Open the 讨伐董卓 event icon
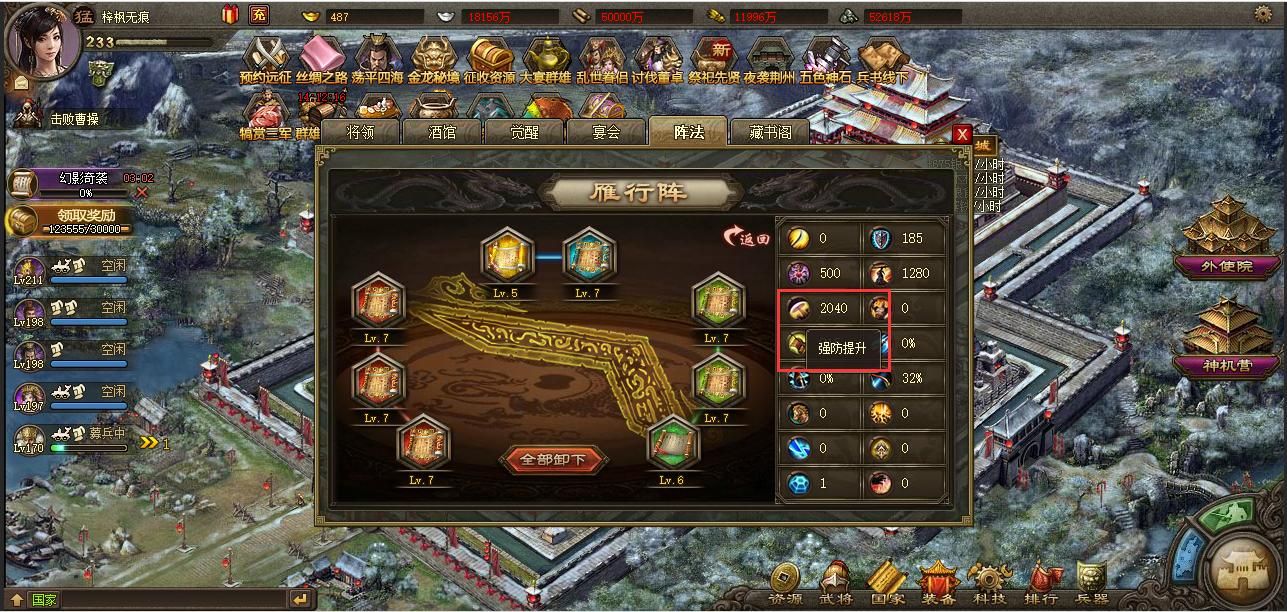 point(659,59)
